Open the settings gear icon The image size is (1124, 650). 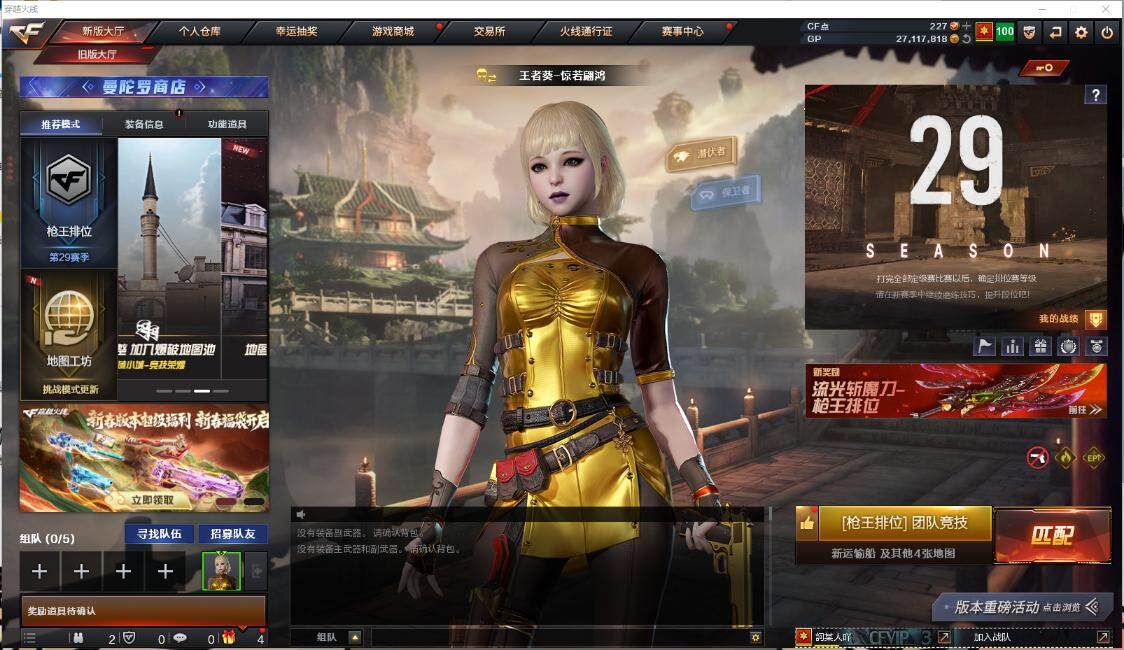click(1081, 32)
